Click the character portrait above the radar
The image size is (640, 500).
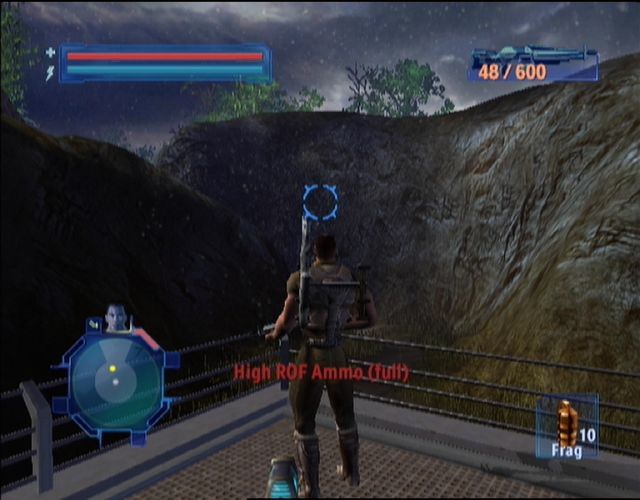click(118, 318)
